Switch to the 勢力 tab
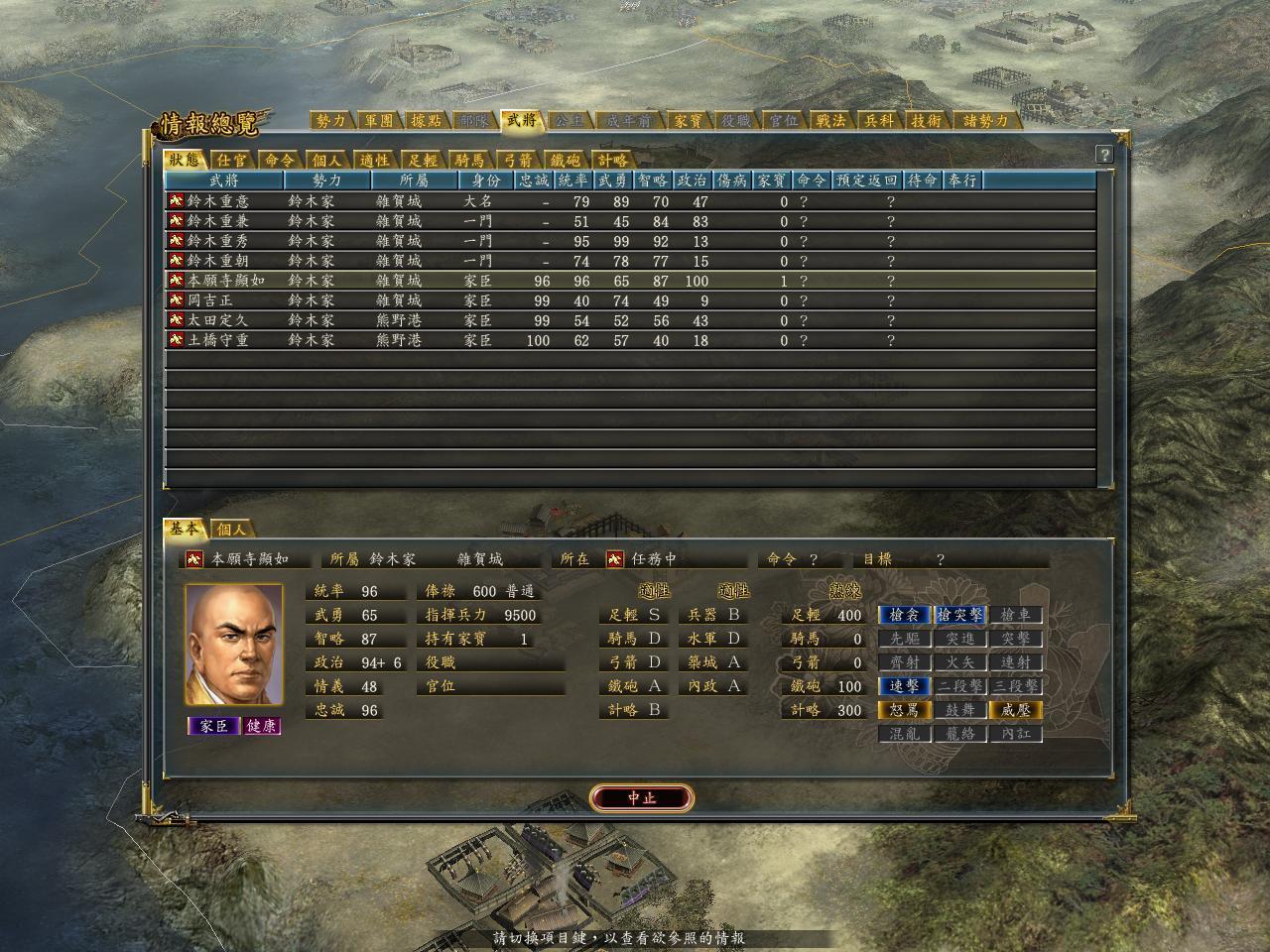The height and width of the screenshot is (952, 1270). (x=330, y=121)
